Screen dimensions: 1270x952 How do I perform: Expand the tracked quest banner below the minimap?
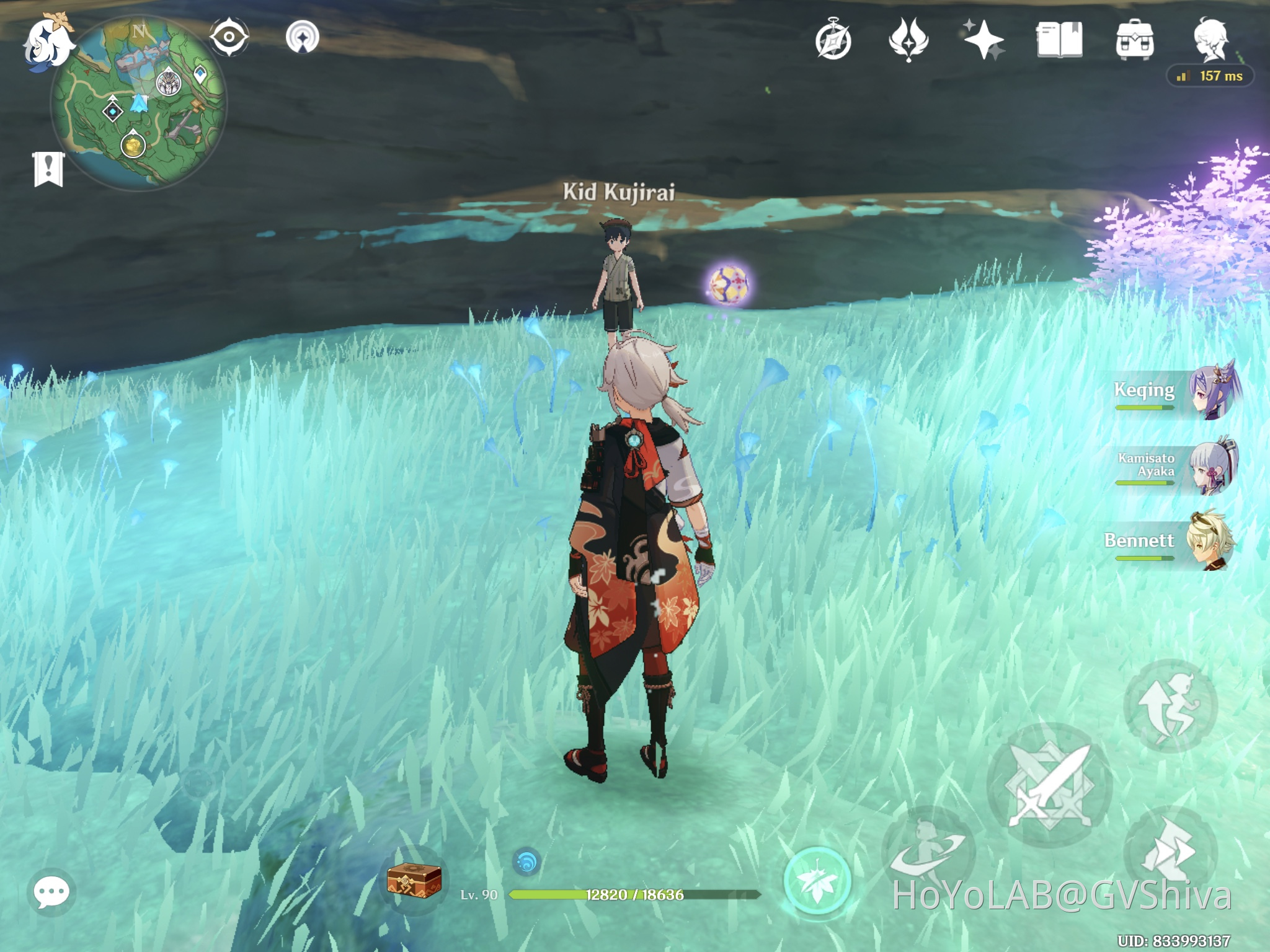click(48, 167)
